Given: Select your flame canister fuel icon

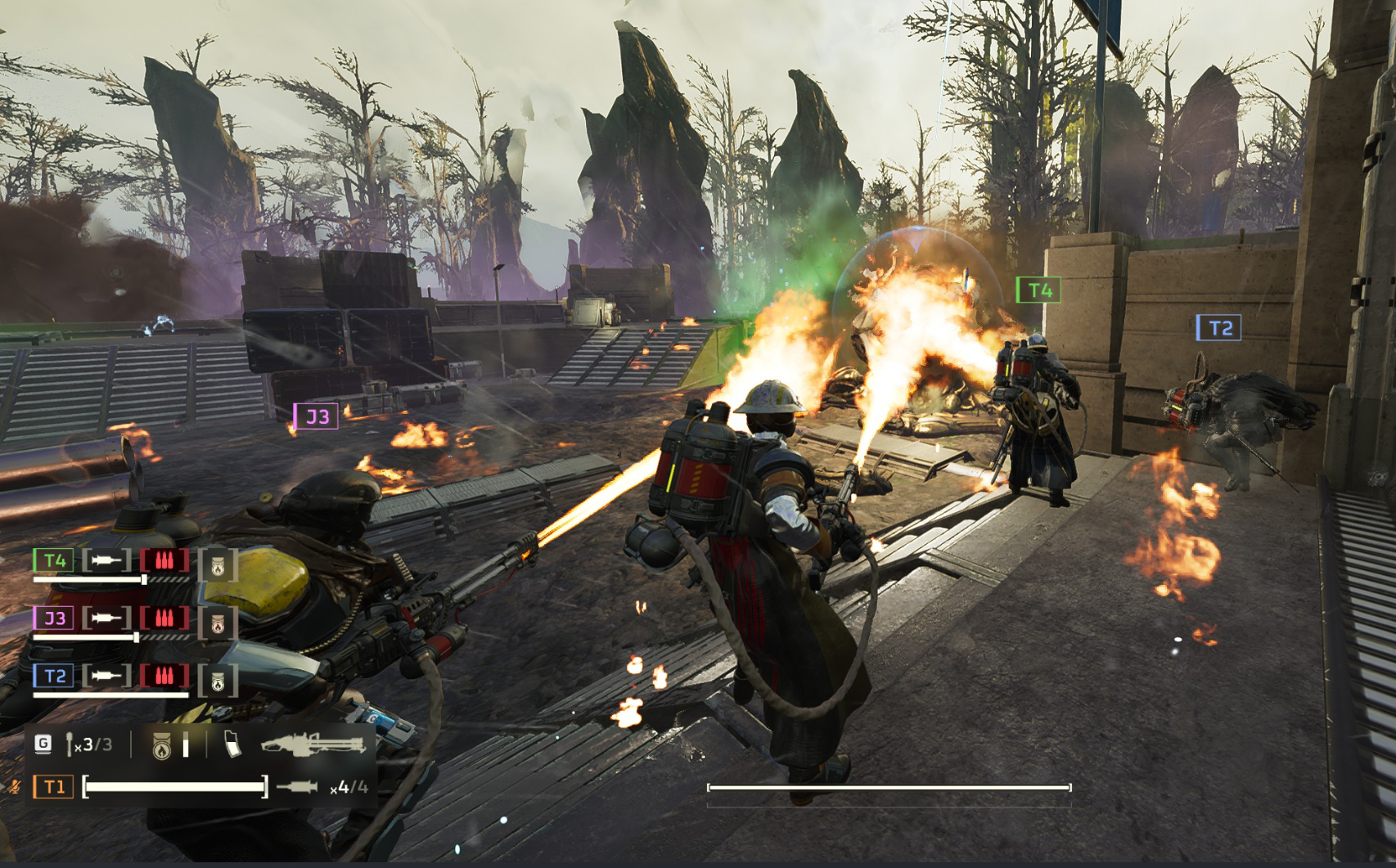Looking at the screenshot, I should tap(162, 745).
